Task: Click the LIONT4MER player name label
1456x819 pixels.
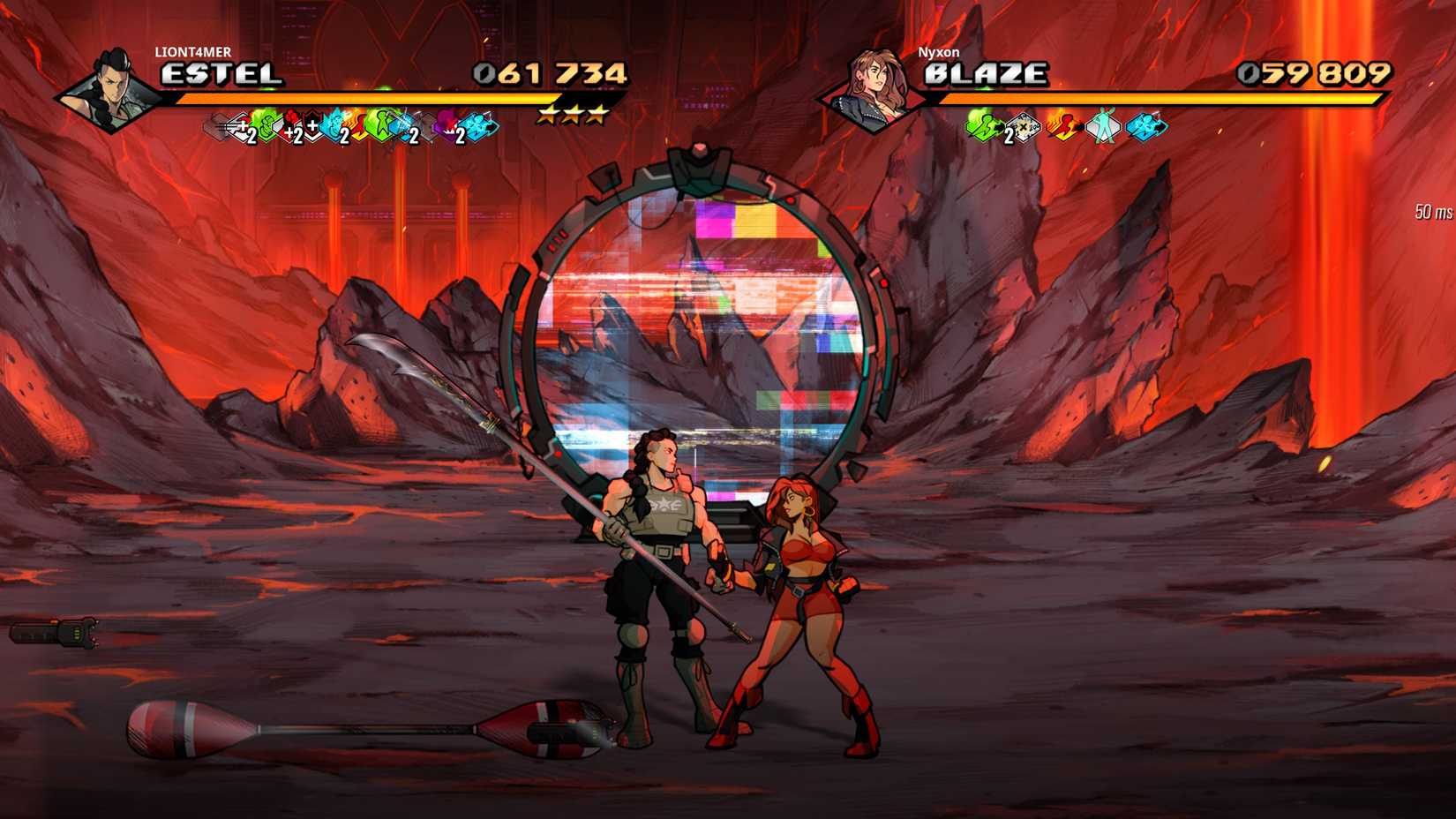Action: (x=194, y=53)
